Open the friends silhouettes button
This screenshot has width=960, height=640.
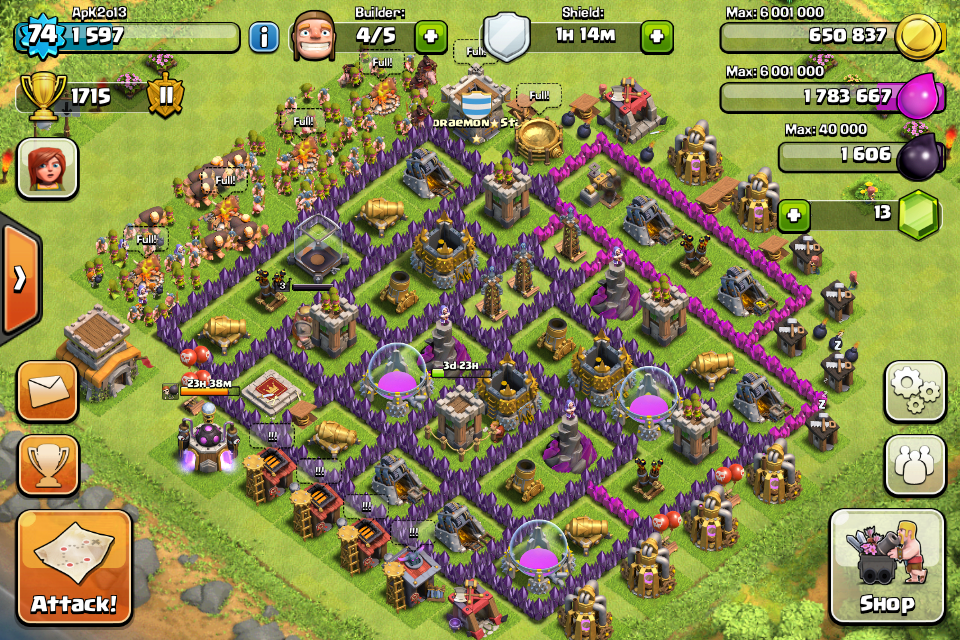pos(914,463)
